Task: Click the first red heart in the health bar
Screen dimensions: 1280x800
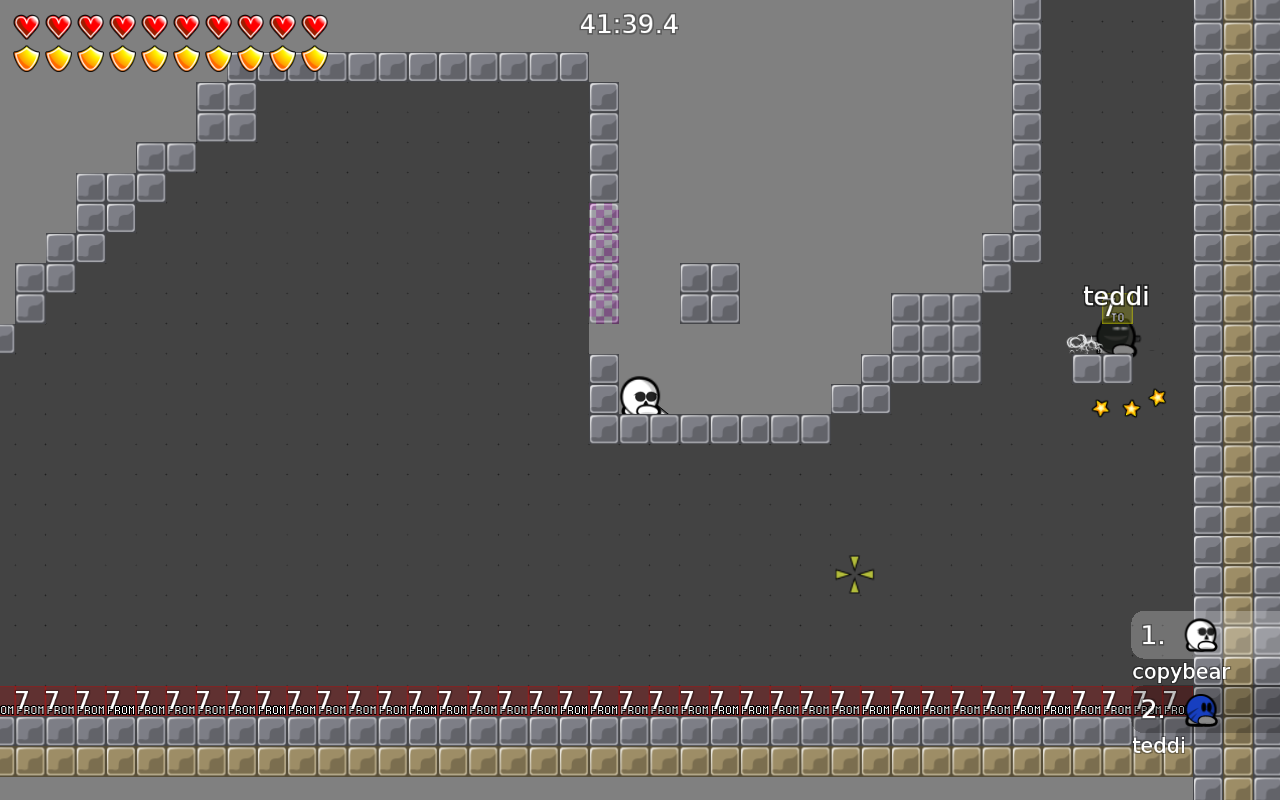Action: click(x=27, y=27)
